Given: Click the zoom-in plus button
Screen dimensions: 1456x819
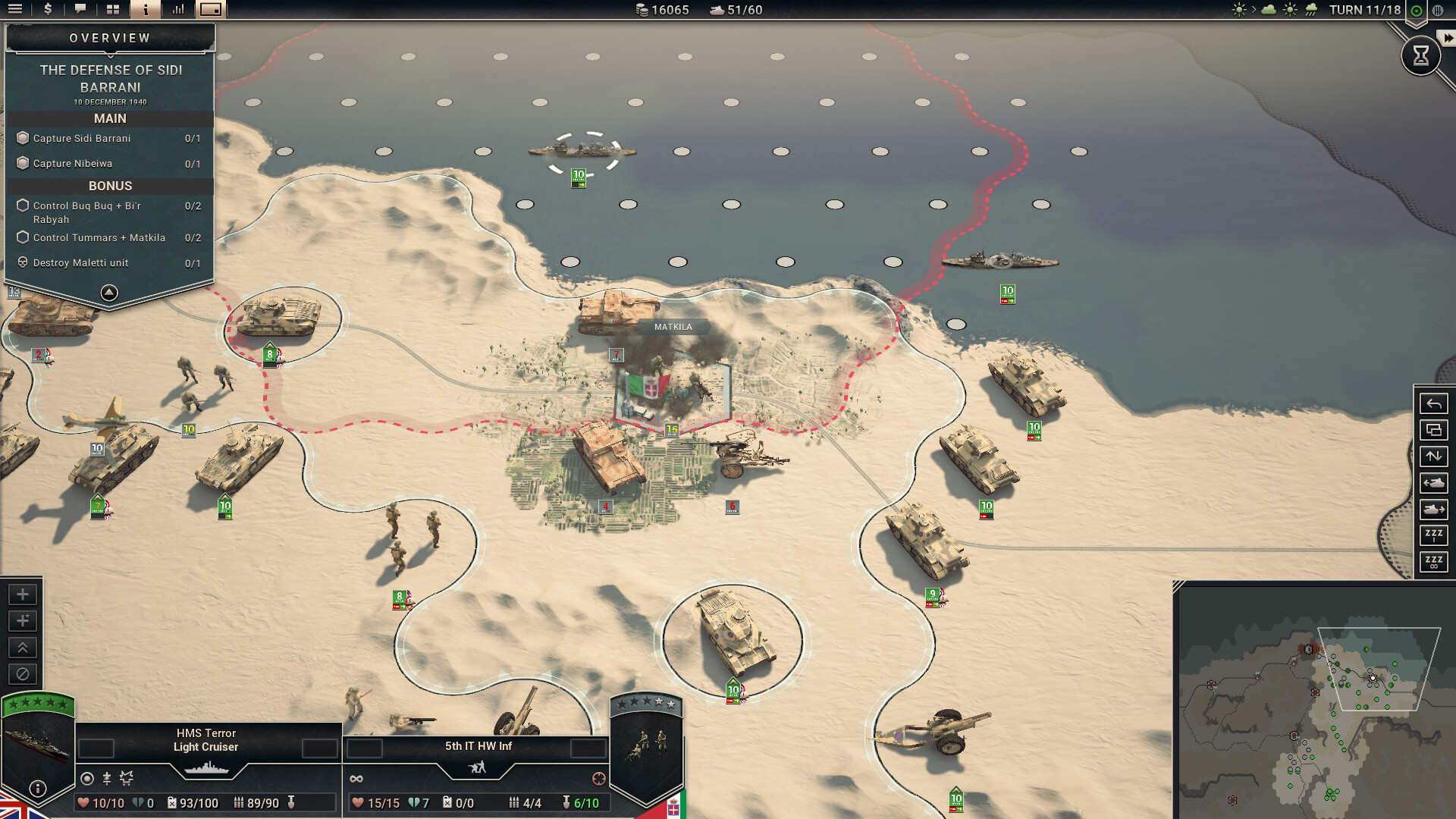Looking at the screenshot, I should [22, 594].
